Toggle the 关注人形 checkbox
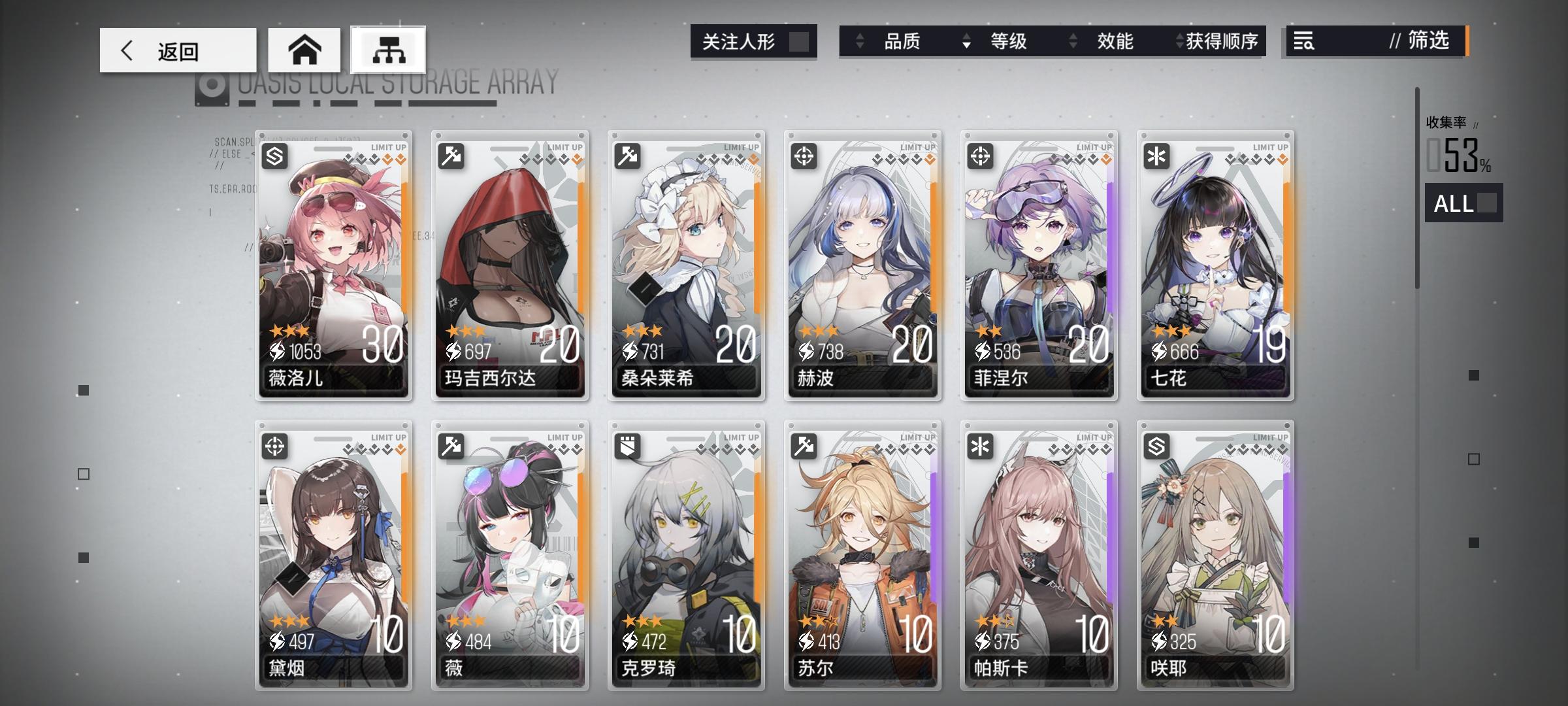Screen dimensions: 1568x706 click(801, 41)
